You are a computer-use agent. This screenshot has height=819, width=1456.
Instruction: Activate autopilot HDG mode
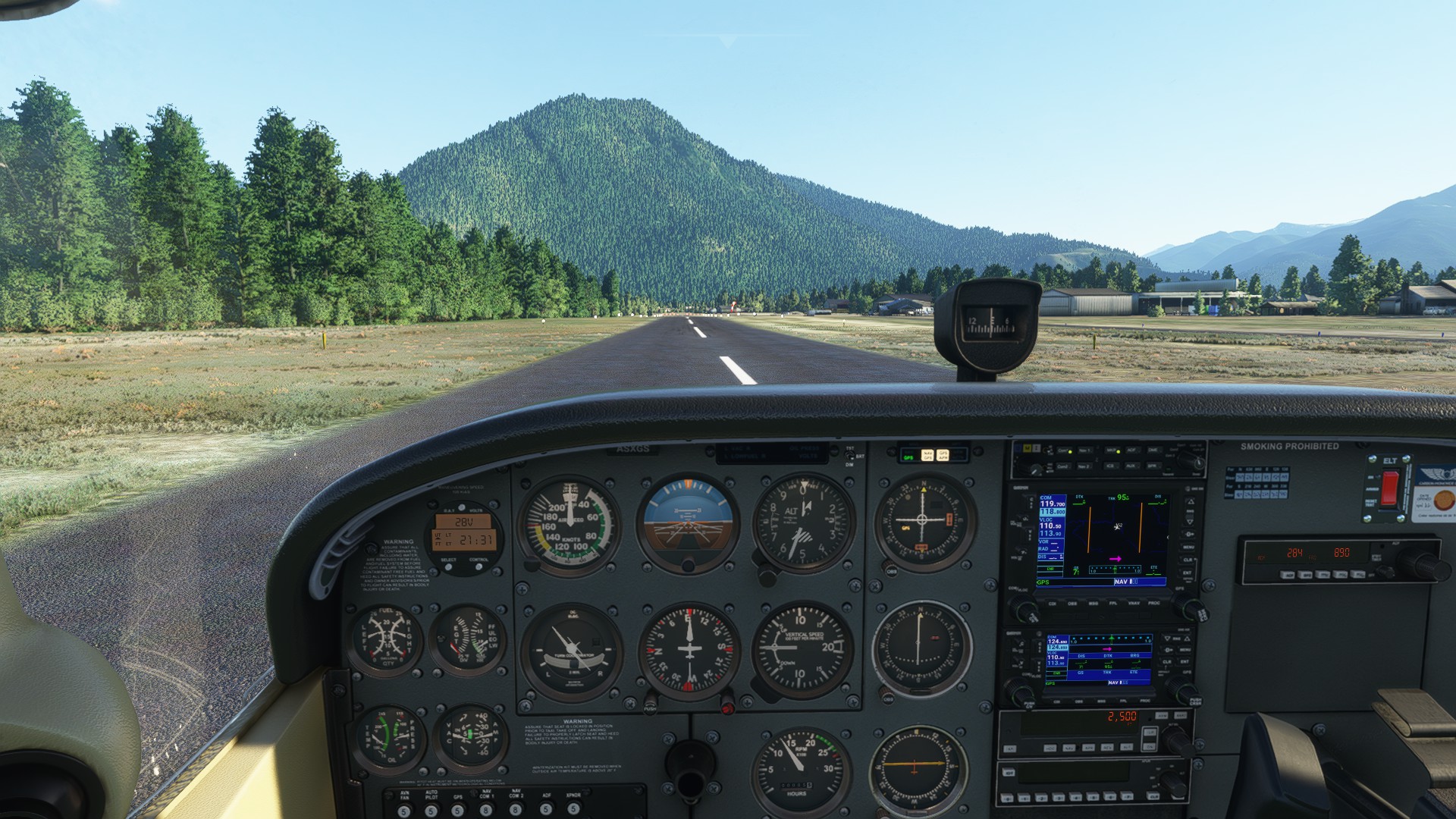point(1051,748)
